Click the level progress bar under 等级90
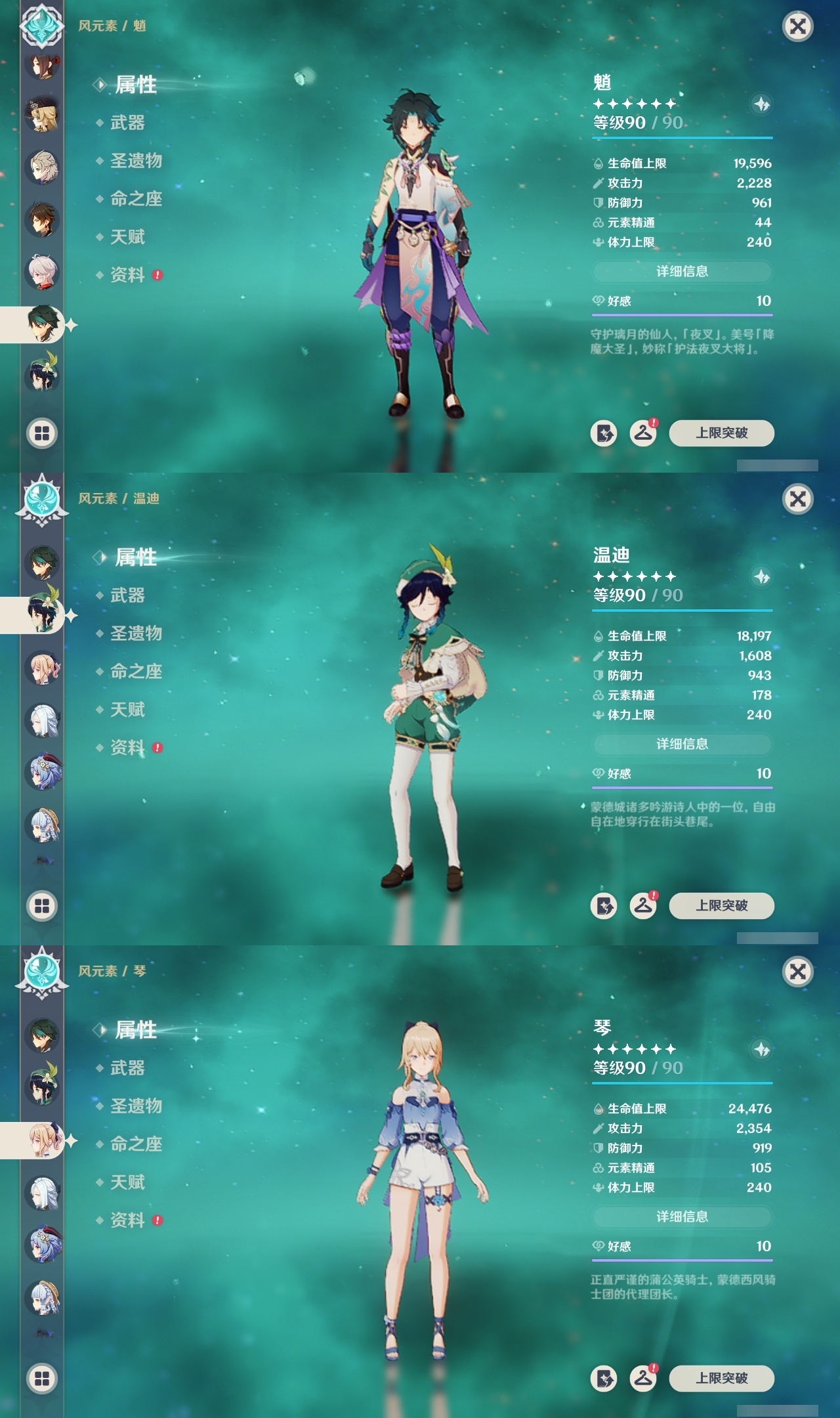The height and width of the screenshot is (1418, 840). click(683, 139)
